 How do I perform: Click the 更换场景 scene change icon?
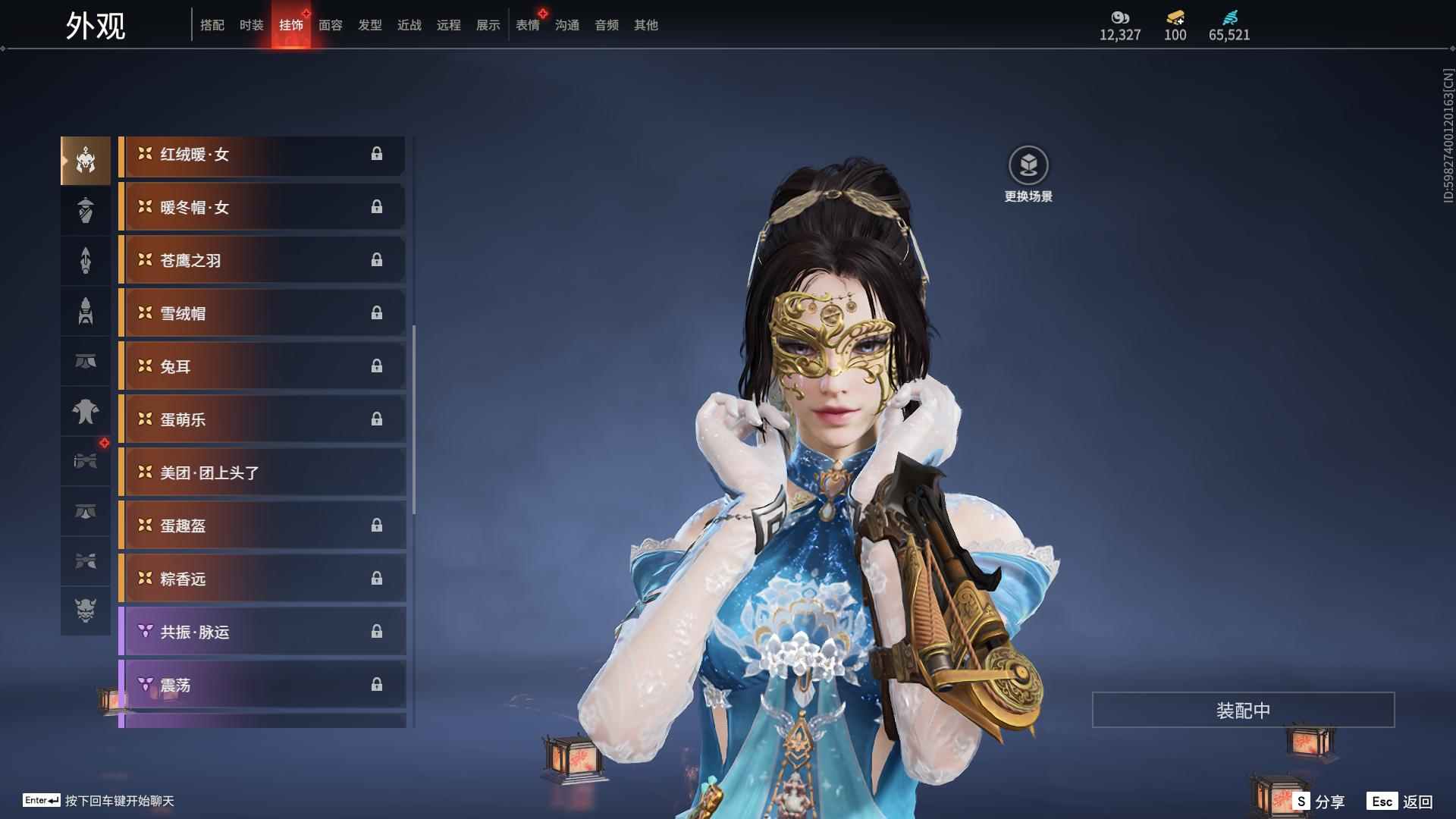point(1028,165)
